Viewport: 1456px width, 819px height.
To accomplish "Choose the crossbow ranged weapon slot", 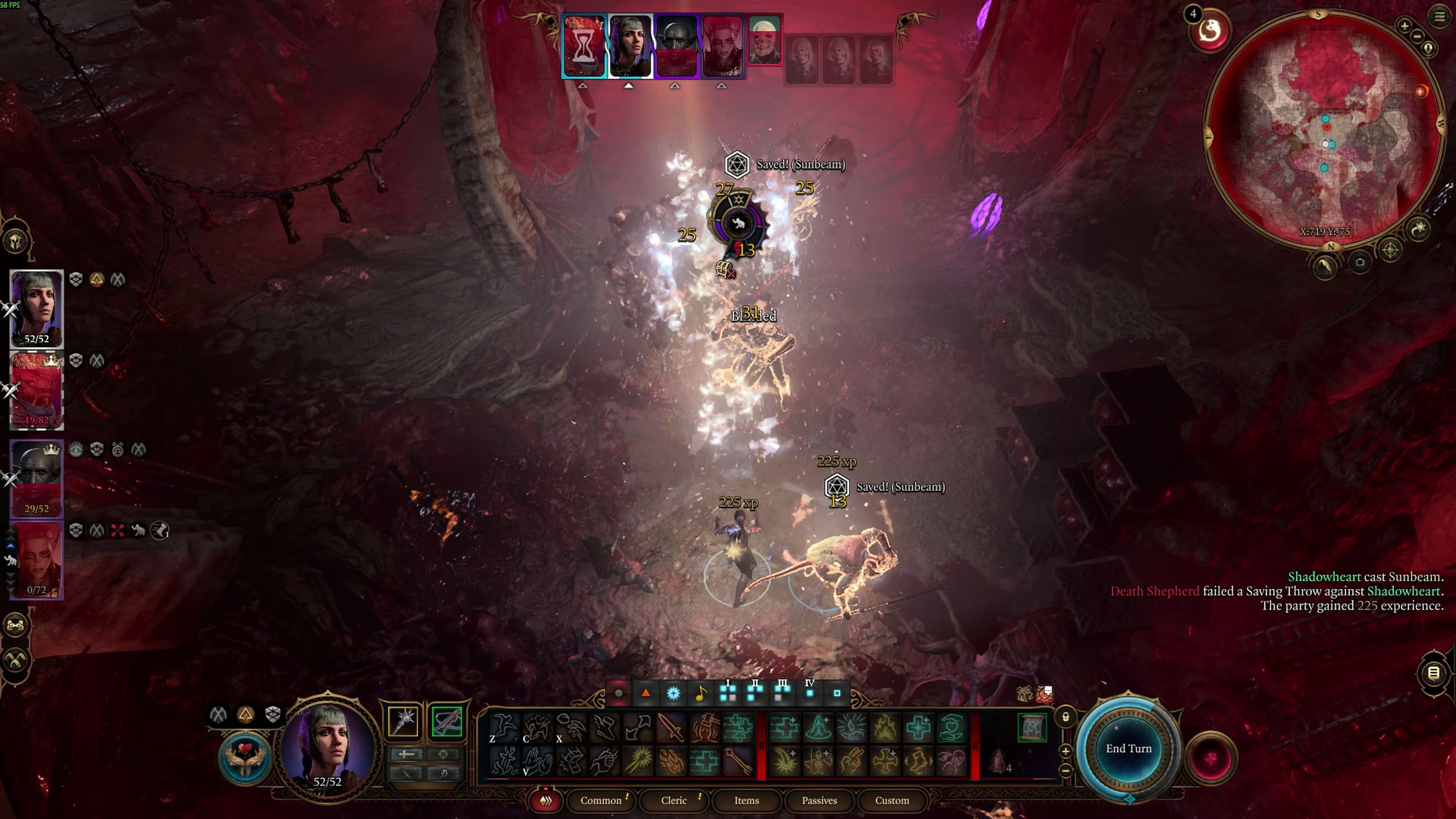I will click(x=447, y=722).
